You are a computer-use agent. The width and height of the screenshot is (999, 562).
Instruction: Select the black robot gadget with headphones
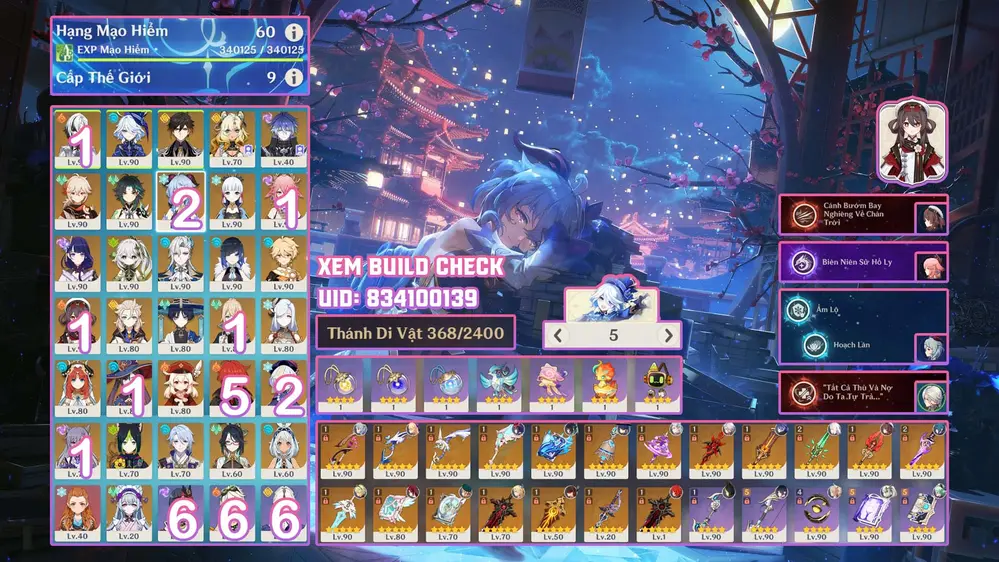click(657, 383)
